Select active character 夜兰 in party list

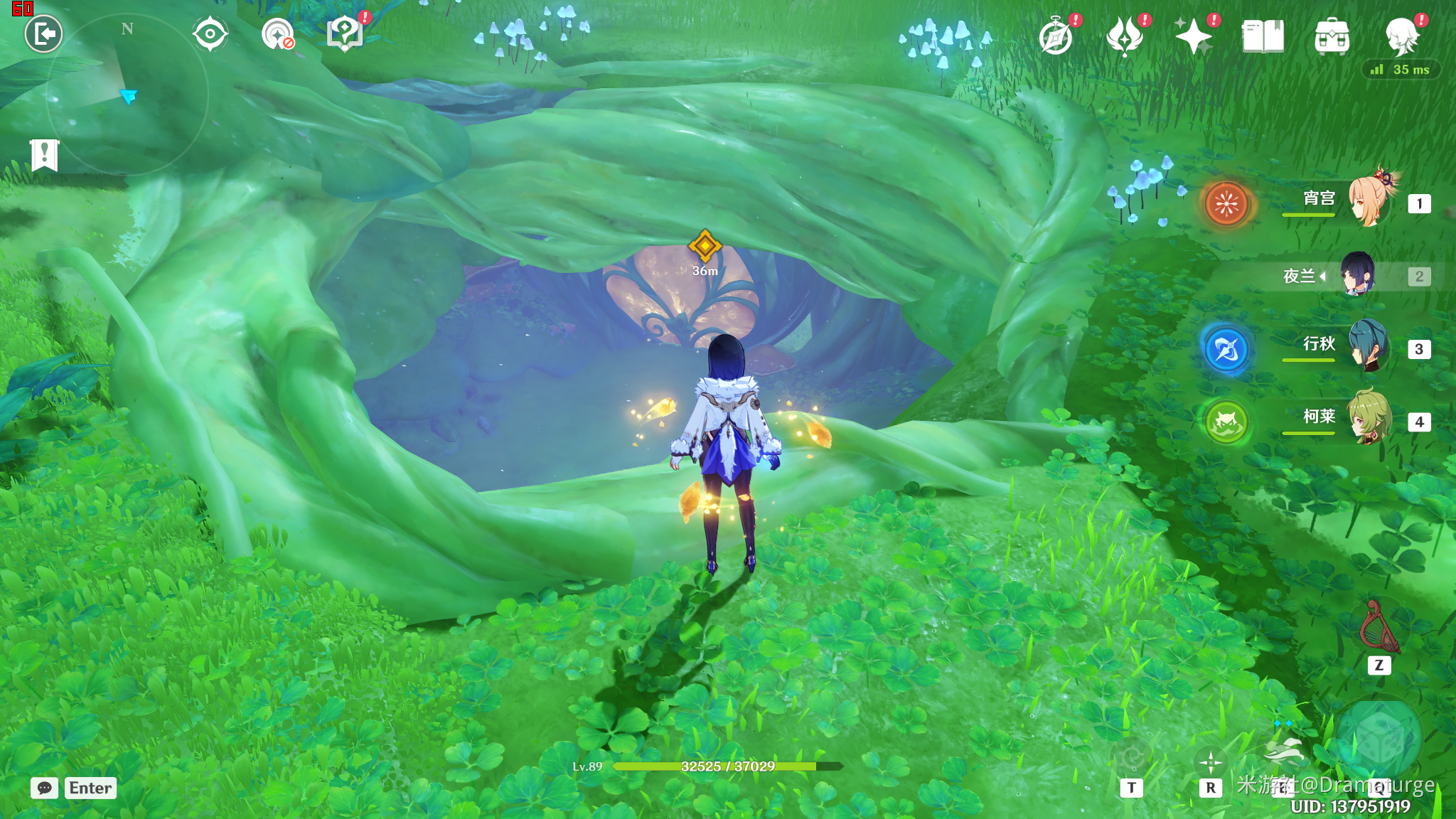point(1356,276)
